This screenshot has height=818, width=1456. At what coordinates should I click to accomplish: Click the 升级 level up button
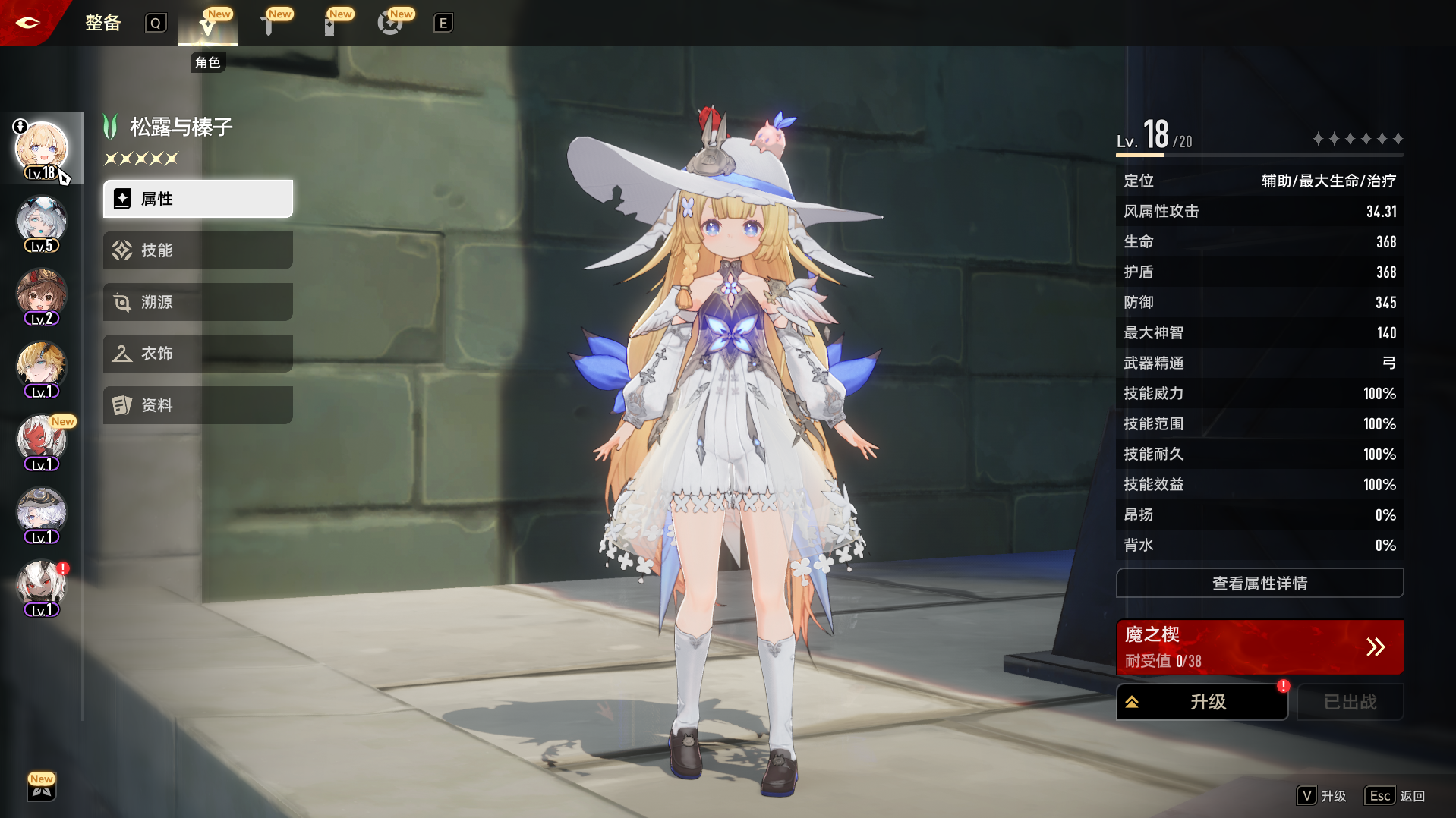click(x=1202, y=702)
